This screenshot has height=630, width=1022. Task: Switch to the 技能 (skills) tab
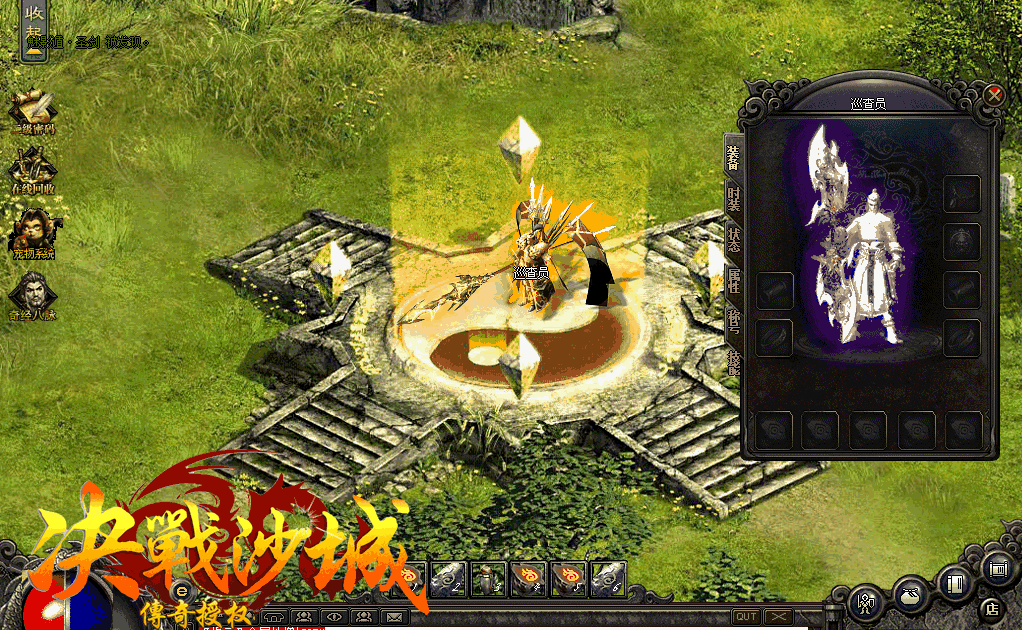tap(734, 360)
